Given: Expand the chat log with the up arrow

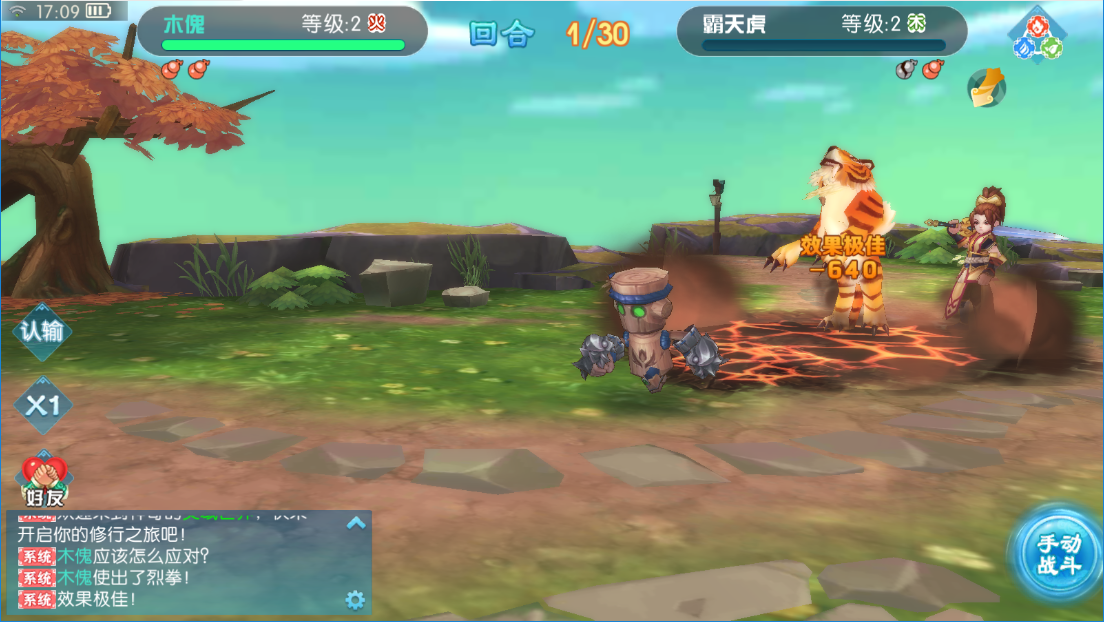Looking at the screenshot, I should click(x=356, y=523).
